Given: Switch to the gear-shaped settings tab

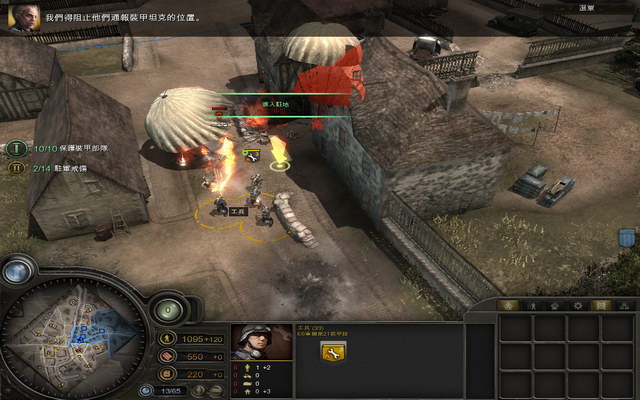Looking at the screenshot, I should coord(576,305).
